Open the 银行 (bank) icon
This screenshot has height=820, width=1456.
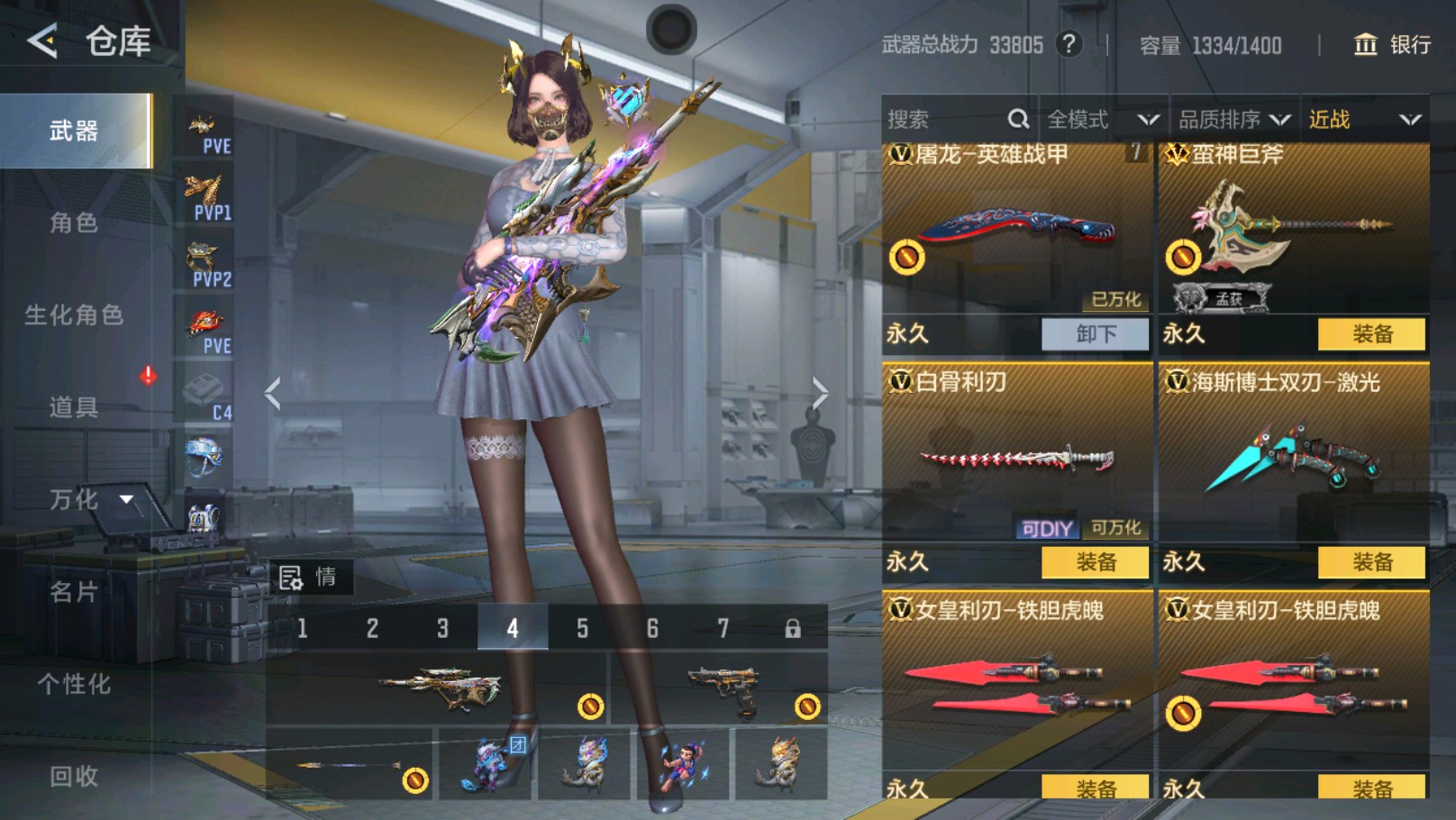[1363, 43]
